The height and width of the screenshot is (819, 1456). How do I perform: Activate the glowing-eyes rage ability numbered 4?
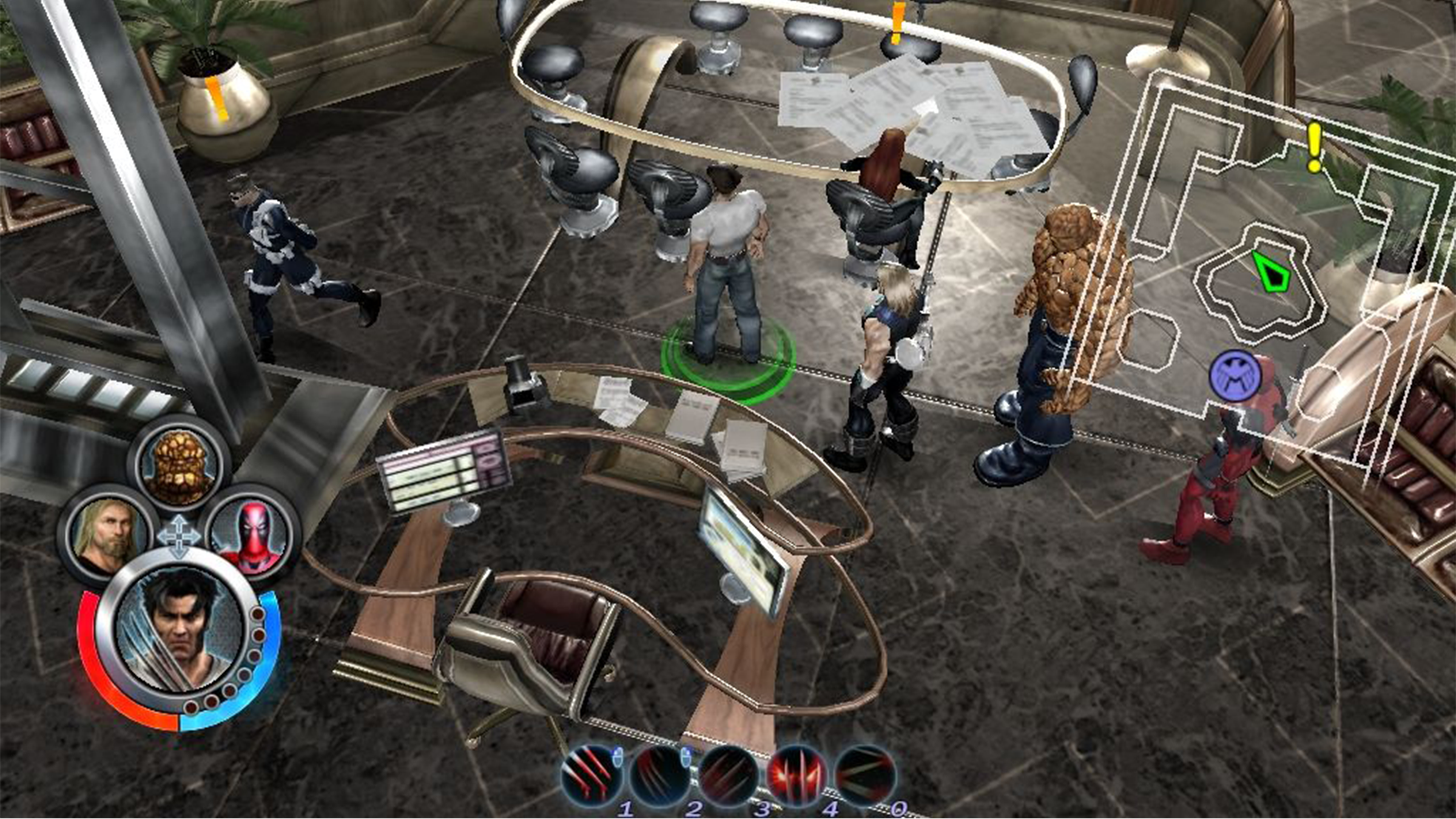pyautogui.click(x=797, y=778)
